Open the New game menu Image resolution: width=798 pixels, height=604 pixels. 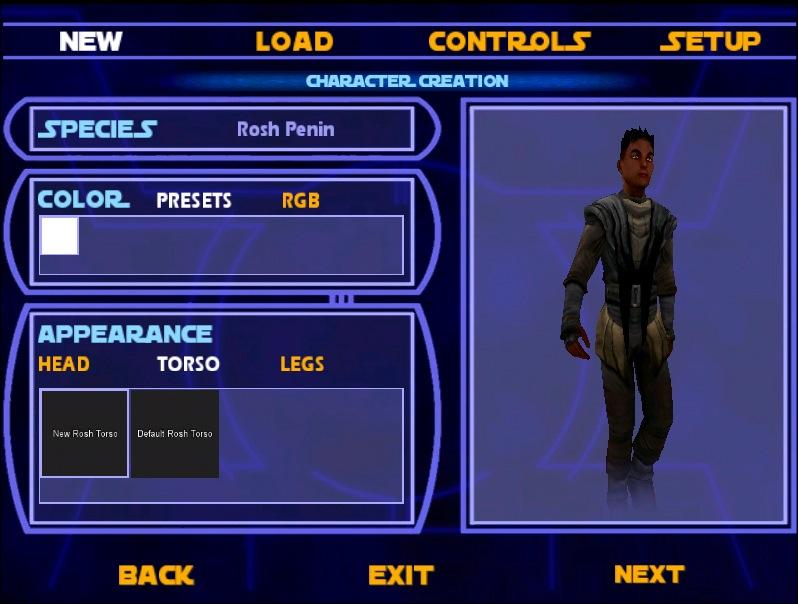tap(90, 41)
